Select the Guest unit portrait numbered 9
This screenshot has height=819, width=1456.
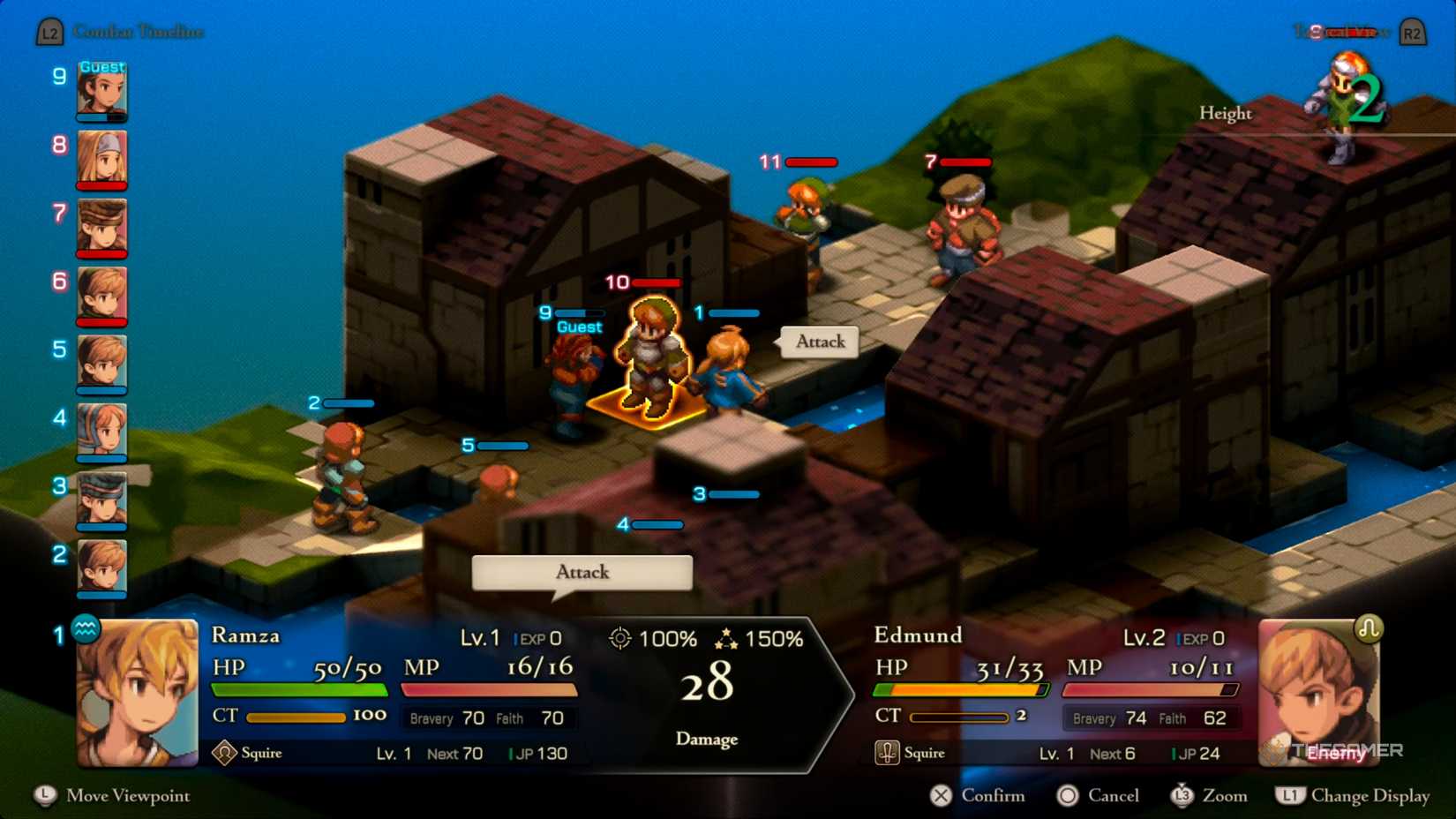101,91
